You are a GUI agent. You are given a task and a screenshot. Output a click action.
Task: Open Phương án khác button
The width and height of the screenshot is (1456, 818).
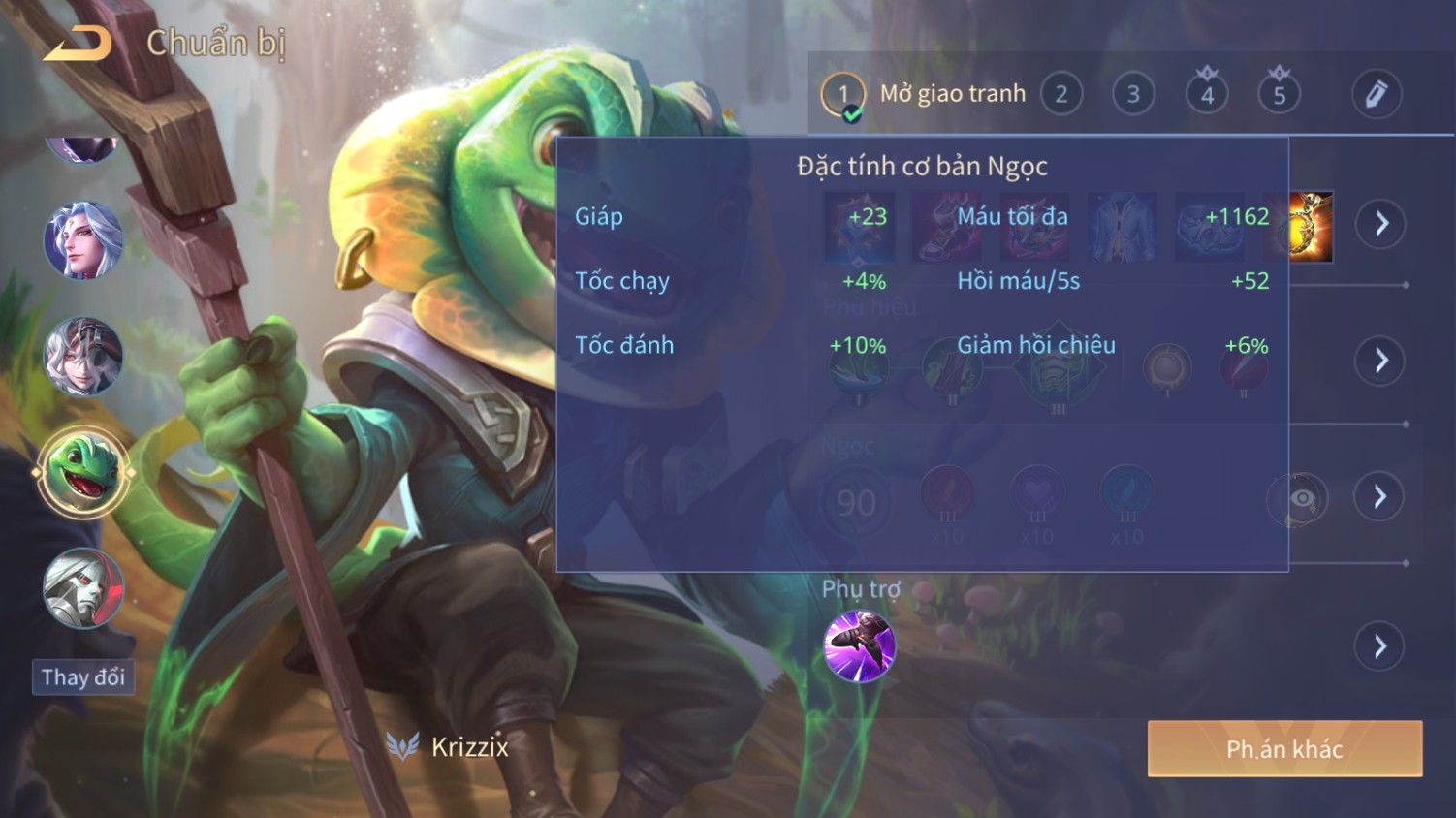tap(1284, 748)
